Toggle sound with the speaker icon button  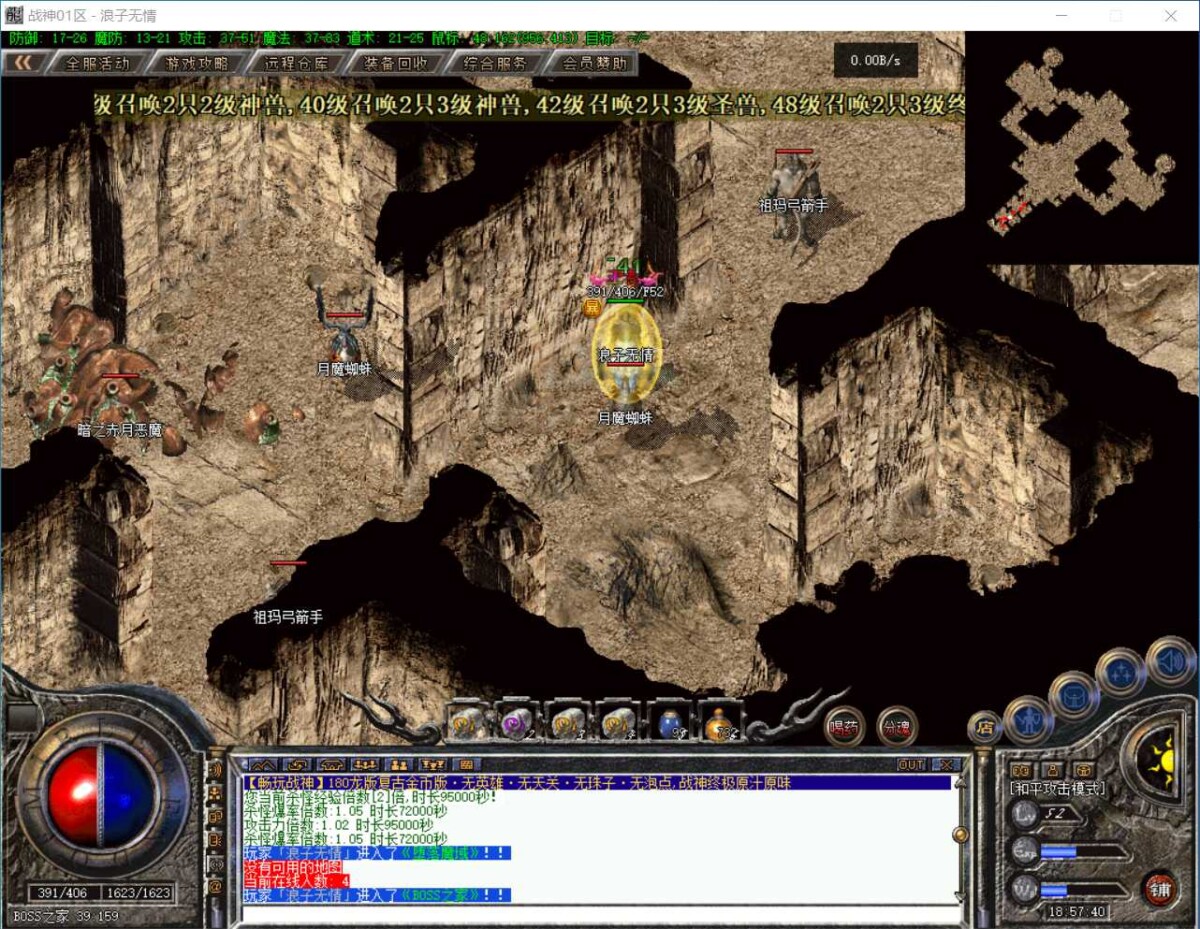coord(1170,660)
